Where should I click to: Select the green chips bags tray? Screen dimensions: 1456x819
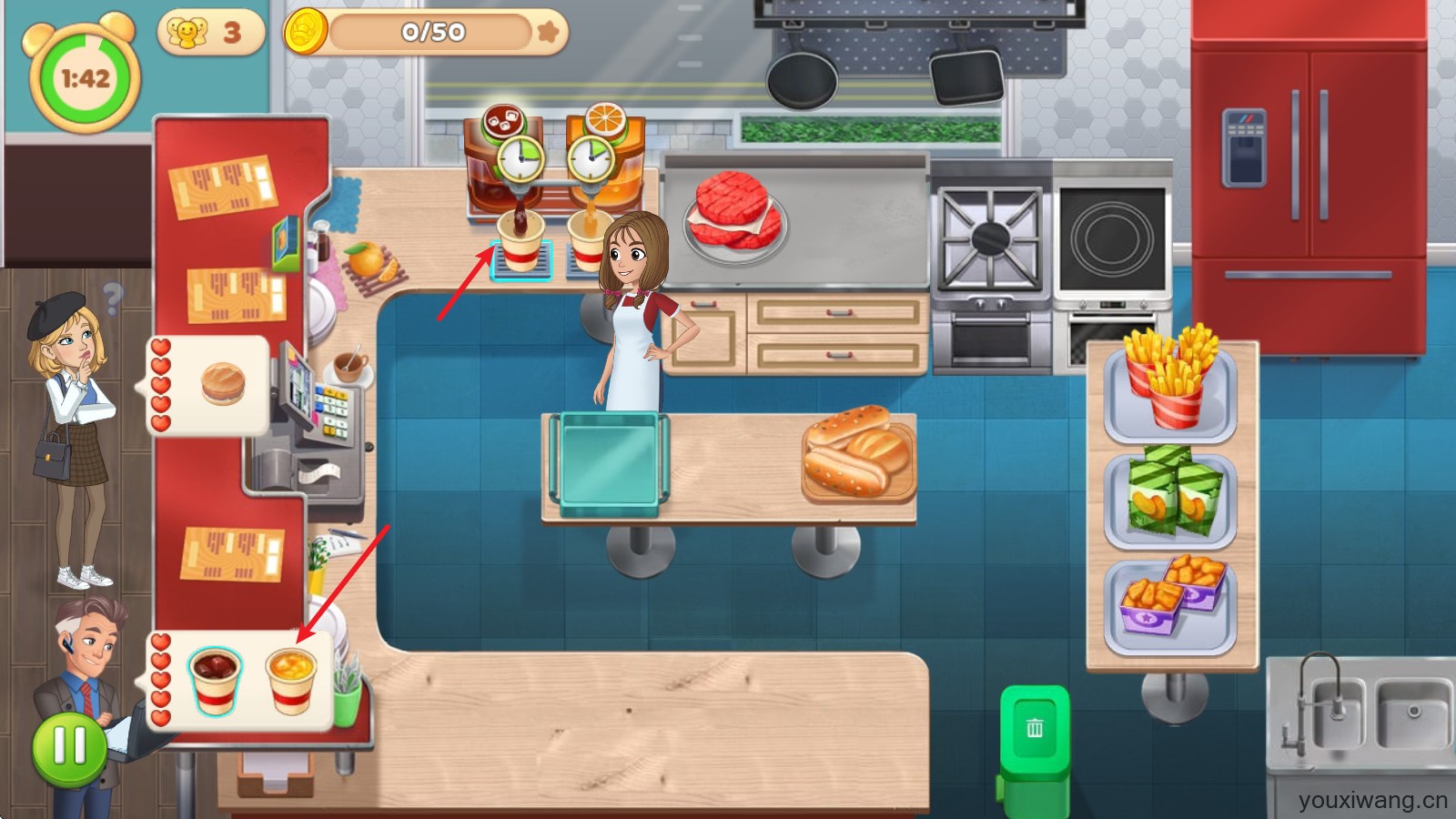tap(1169, 497)
